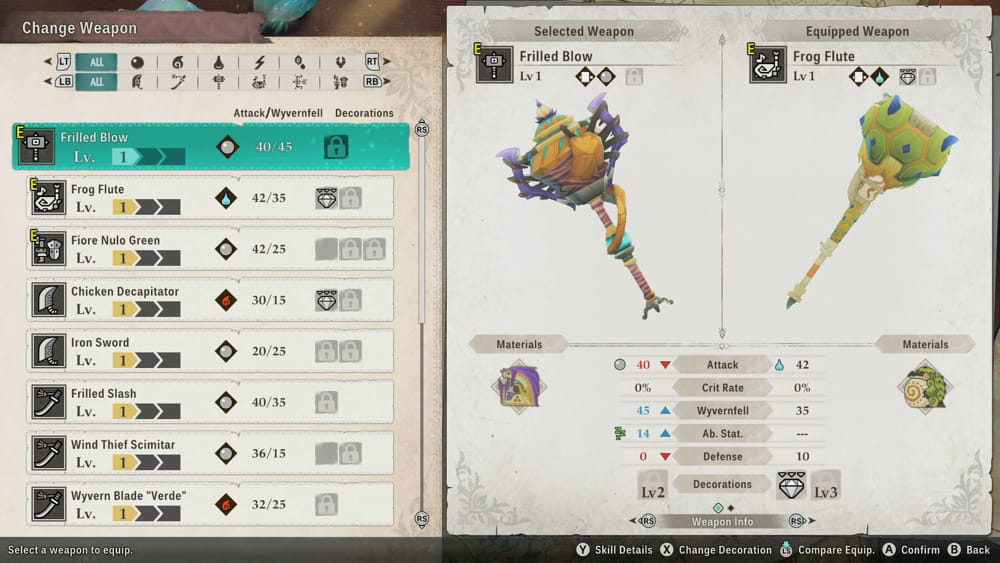This screenshot has width=1000, height=563.
Task: Filter list to hammer weapon type
Action: (218, 82)
